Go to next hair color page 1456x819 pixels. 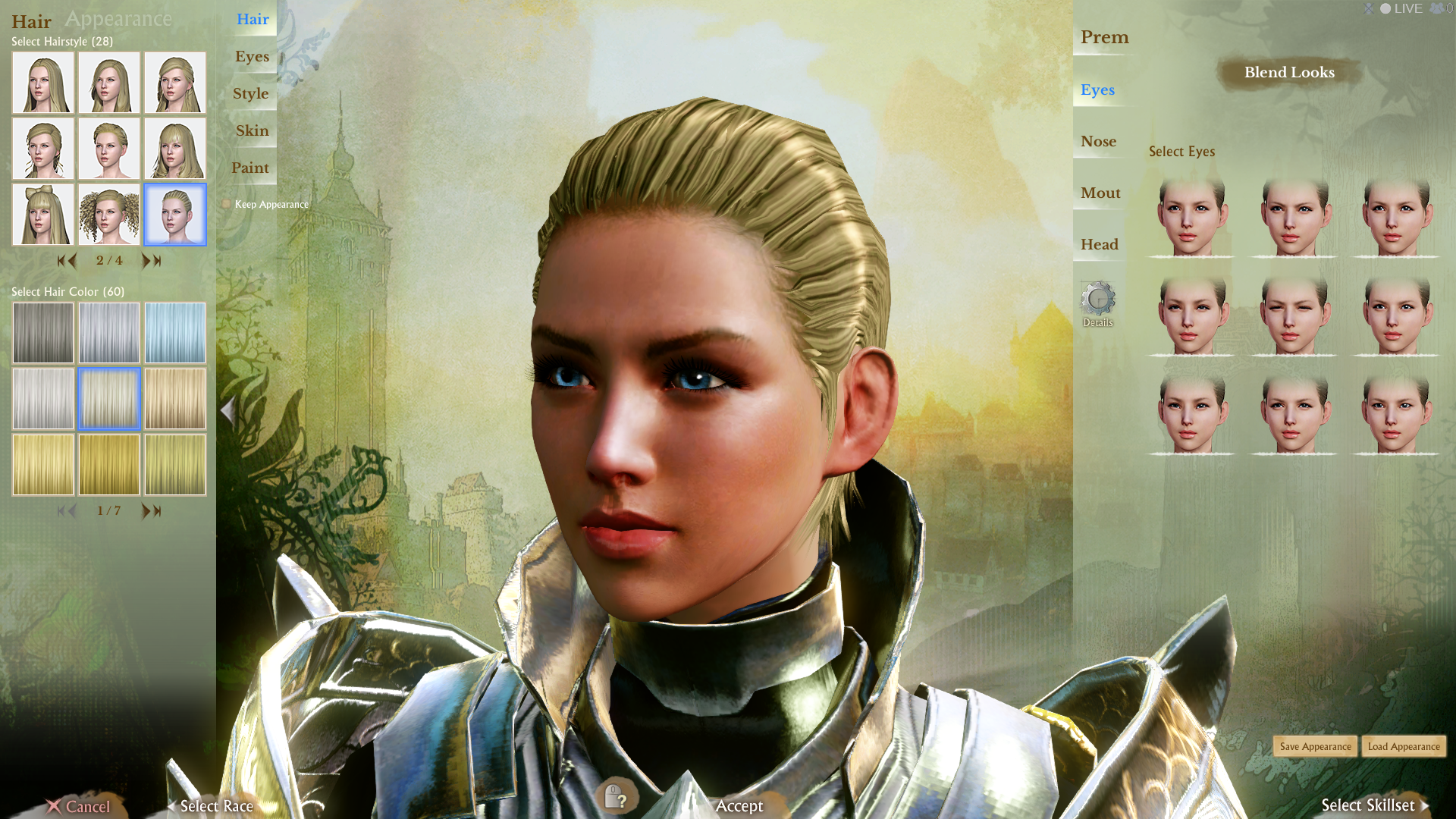click(146, 511)
